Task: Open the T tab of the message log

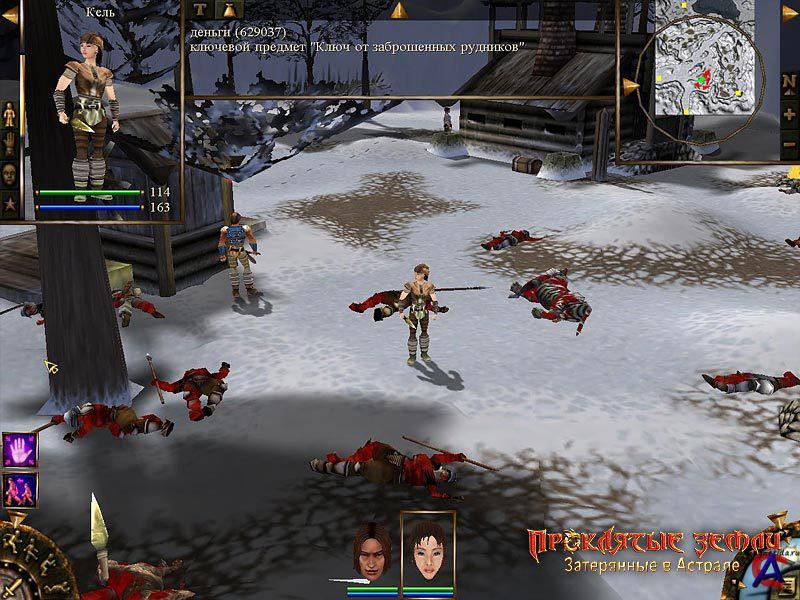Action: click(199, 10)
